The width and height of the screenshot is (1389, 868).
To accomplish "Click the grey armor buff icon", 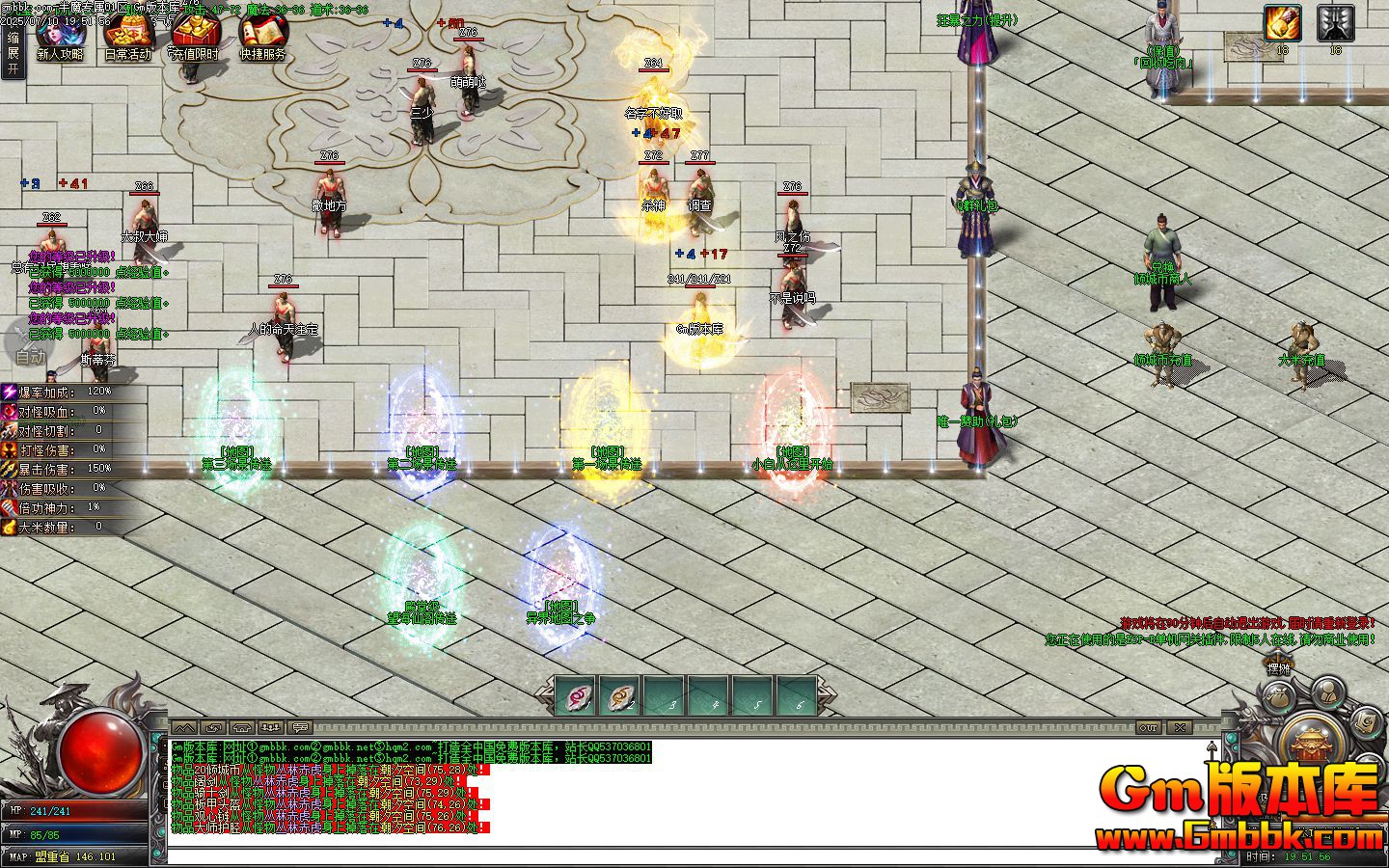I will 1335,24.
